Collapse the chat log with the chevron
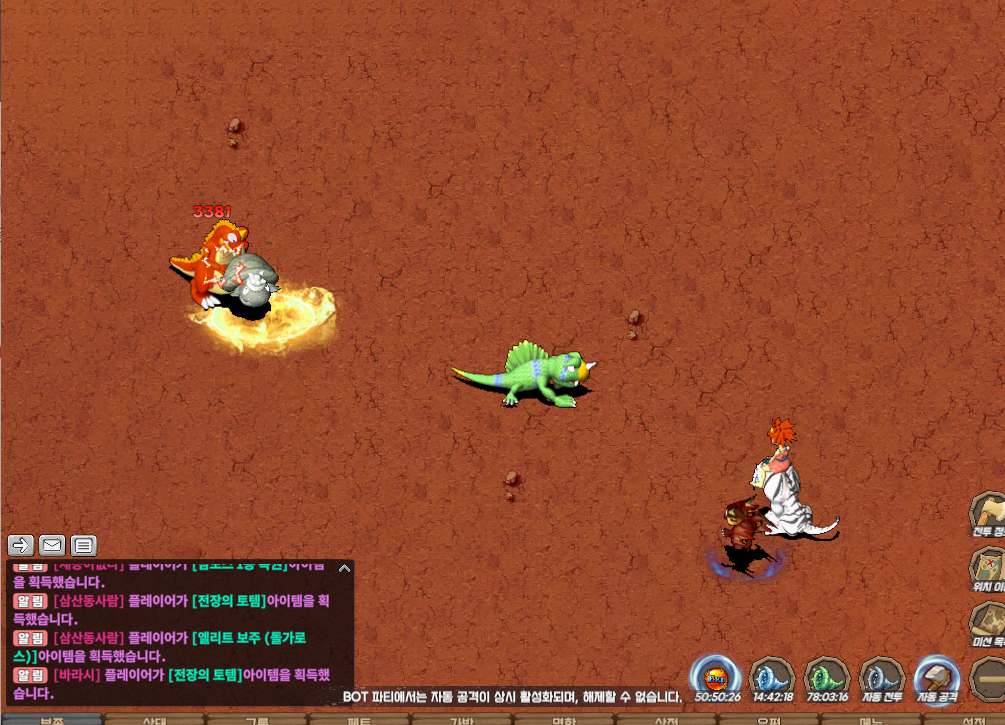The height and width of the screenshot is (725, 1005). coord(344,568)
